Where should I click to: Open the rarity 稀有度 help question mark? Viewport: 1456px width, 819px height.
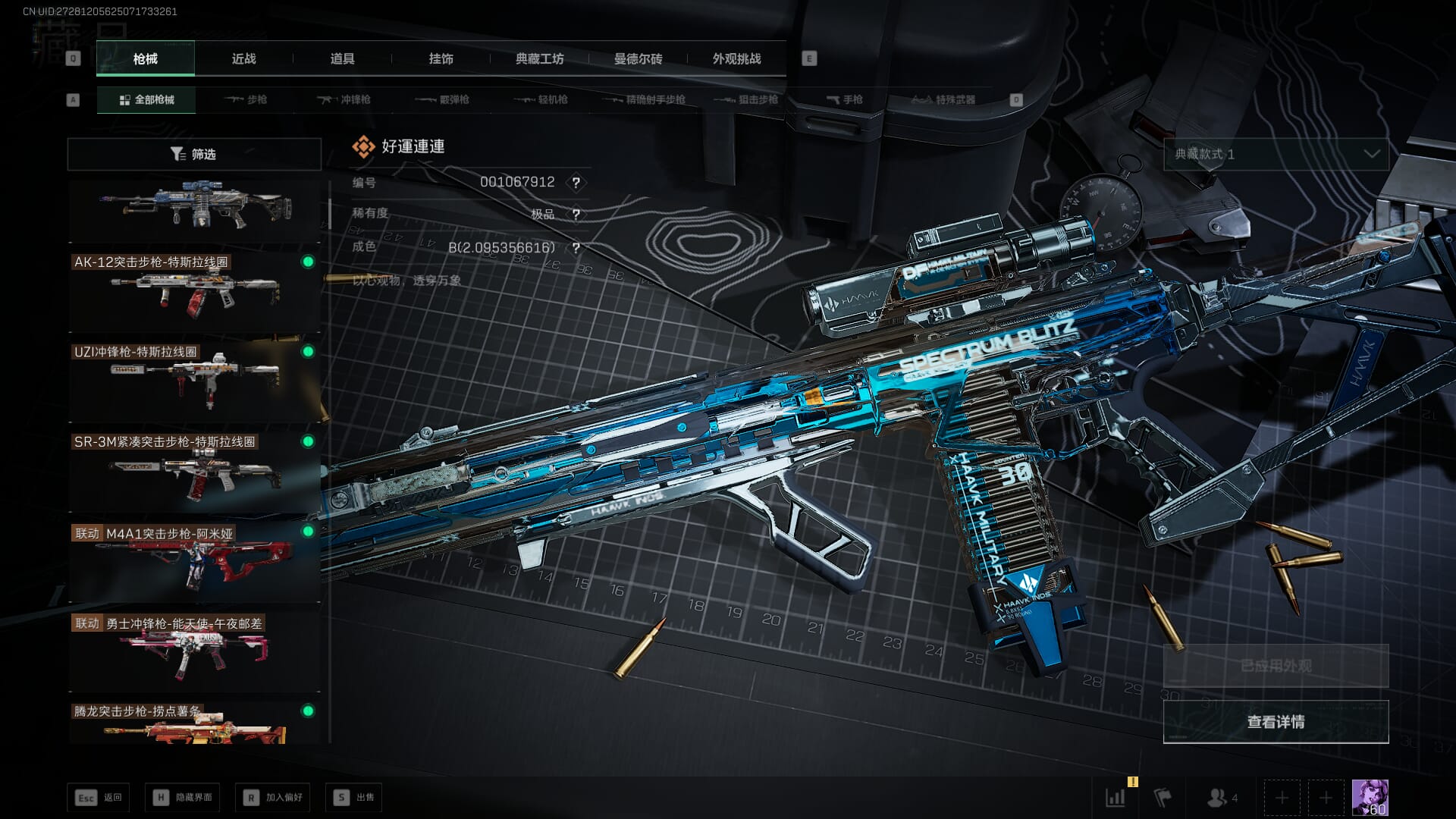[576, 215]
